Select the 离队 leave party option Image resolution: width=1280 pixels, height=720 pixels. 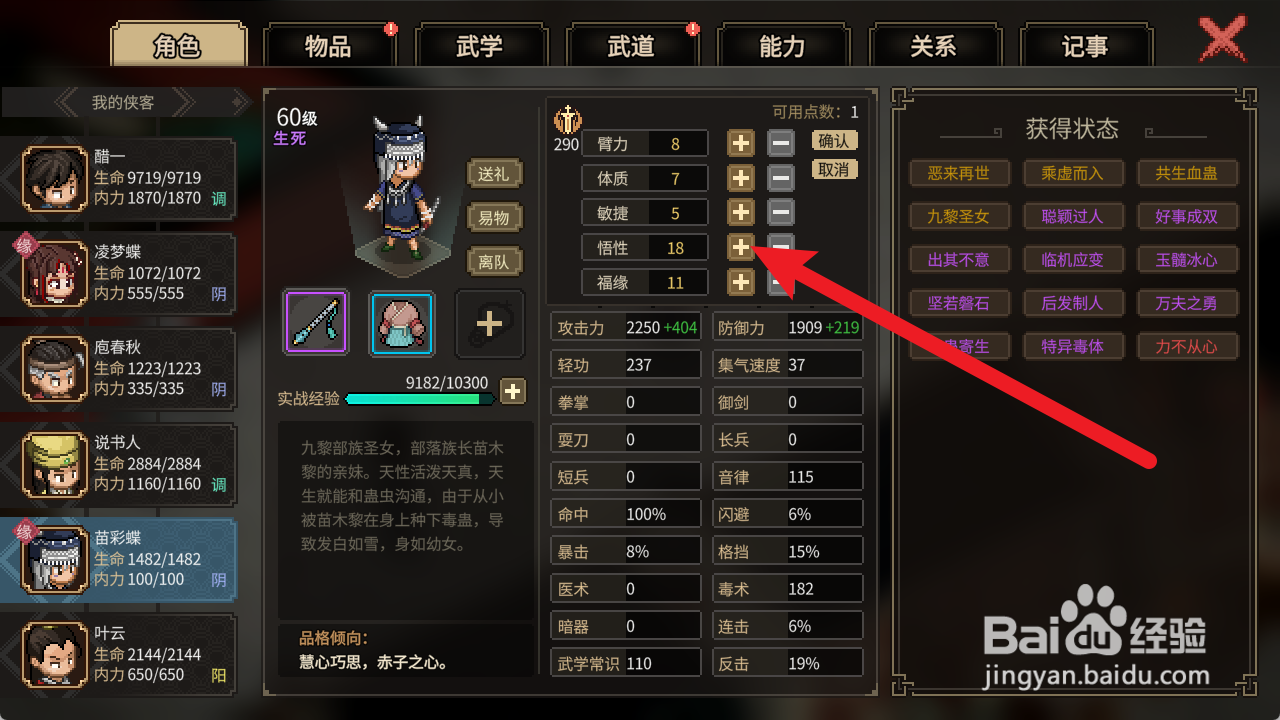[x=494, y=261]
